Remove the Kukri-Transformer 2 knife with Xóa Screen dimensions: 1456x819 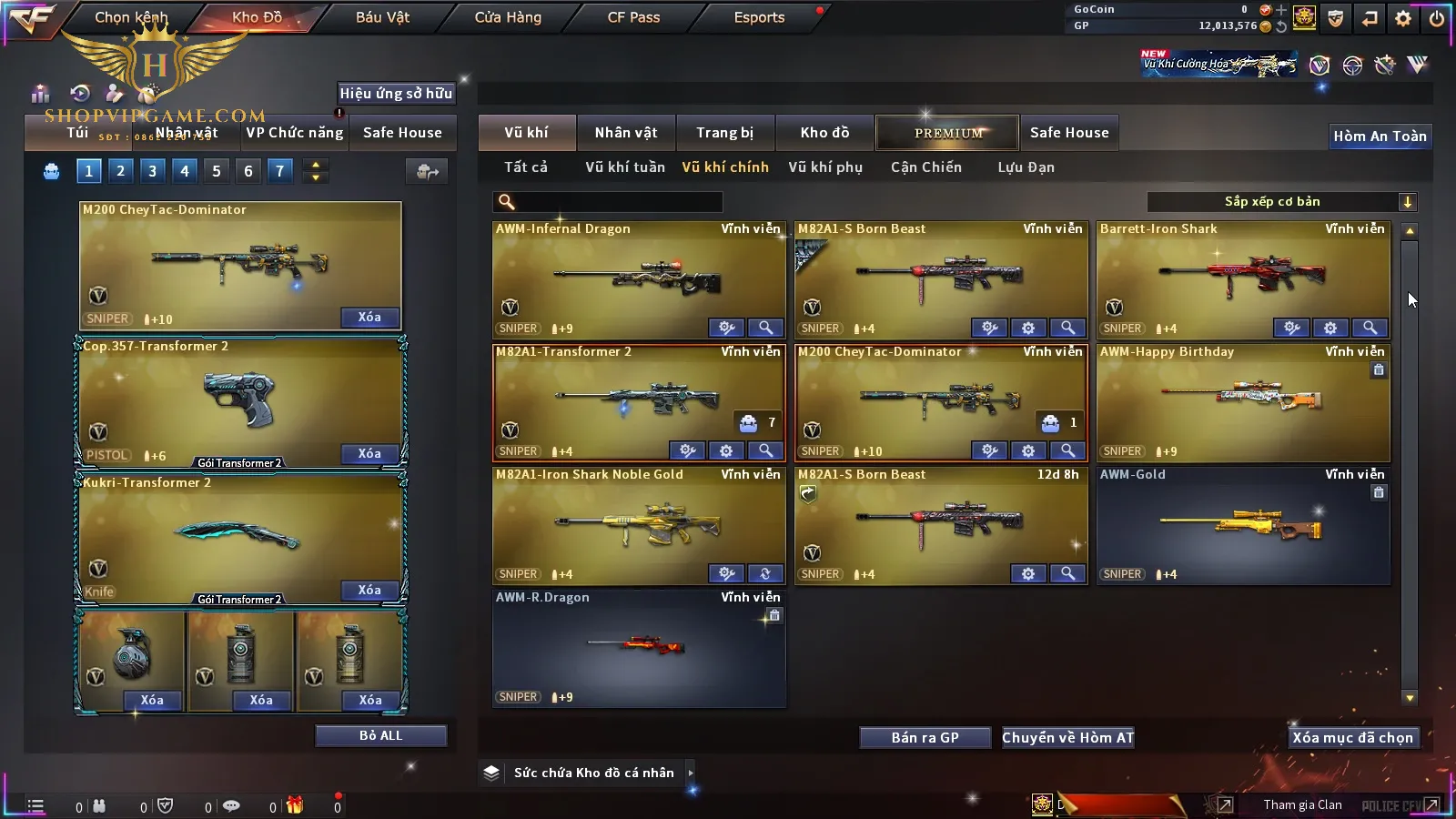point(369,591)
